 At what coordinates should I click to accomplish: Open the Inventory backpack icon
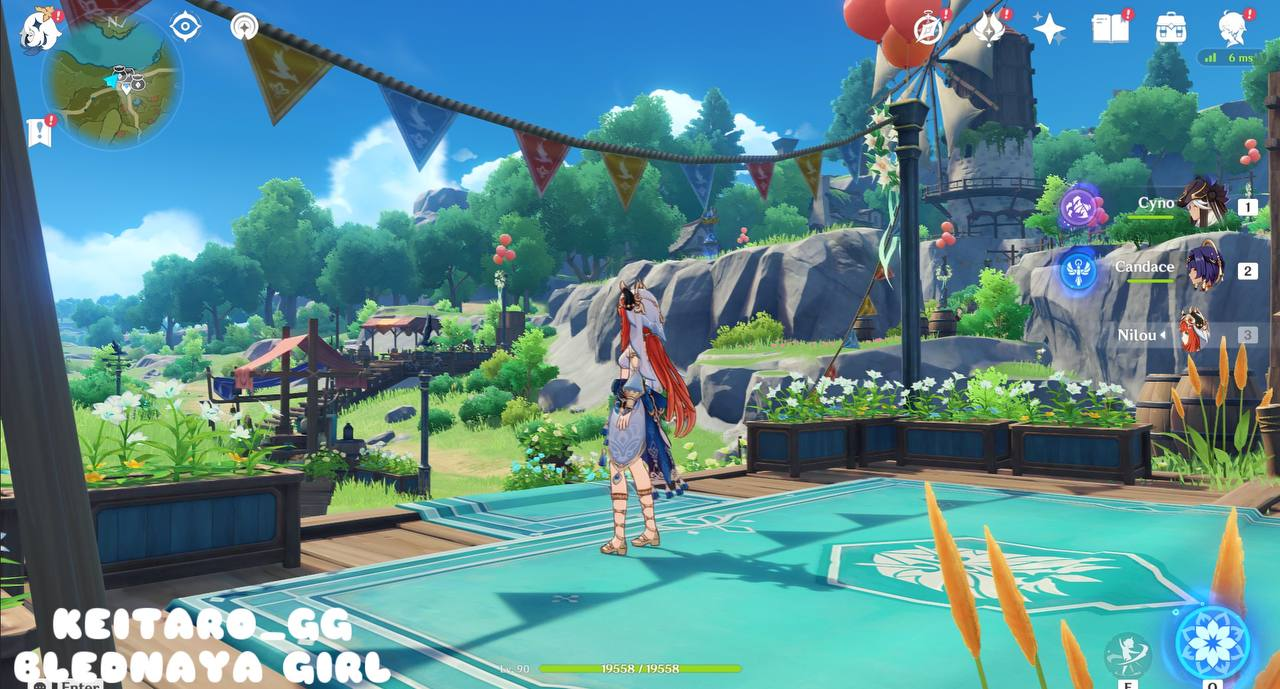tap(1170, 27)
